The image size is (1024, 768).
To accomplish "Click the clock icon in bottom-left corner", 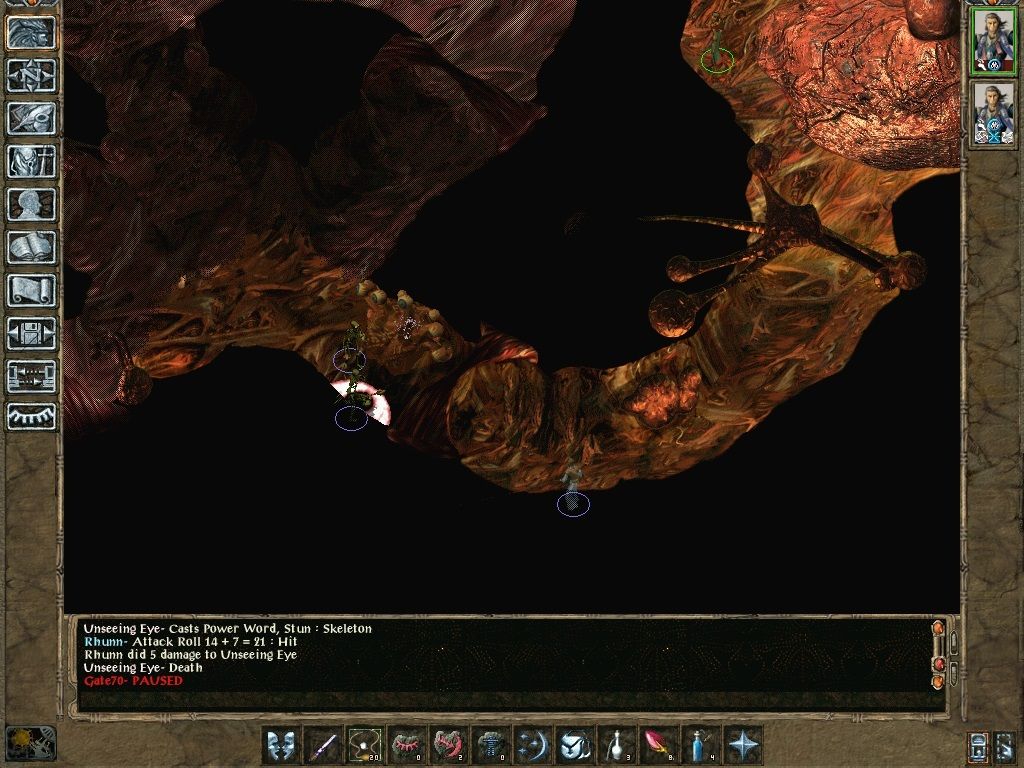I will pyautogui.click(x=29, y=742).
